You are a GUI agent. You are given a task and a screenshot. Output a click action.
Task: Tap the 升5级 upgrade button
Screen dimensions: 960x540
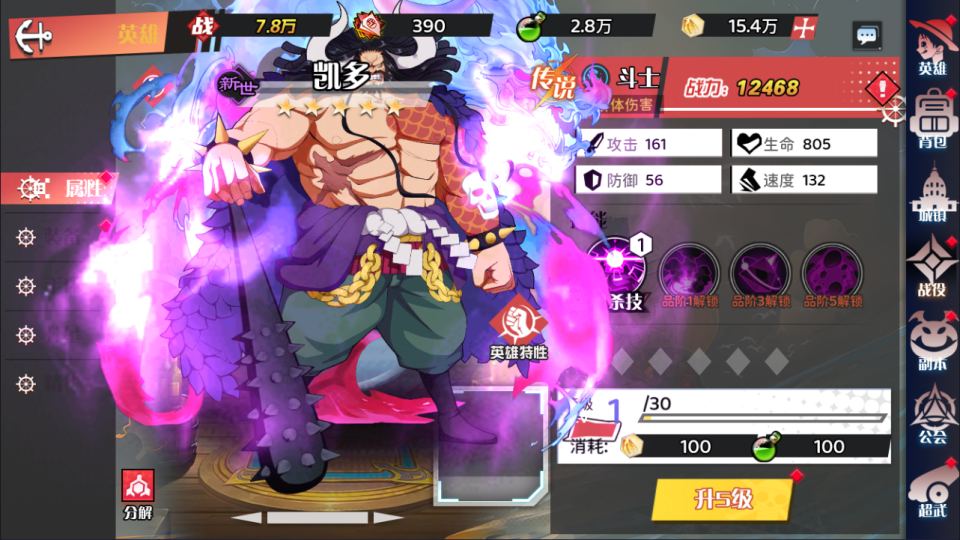point(722,498)
